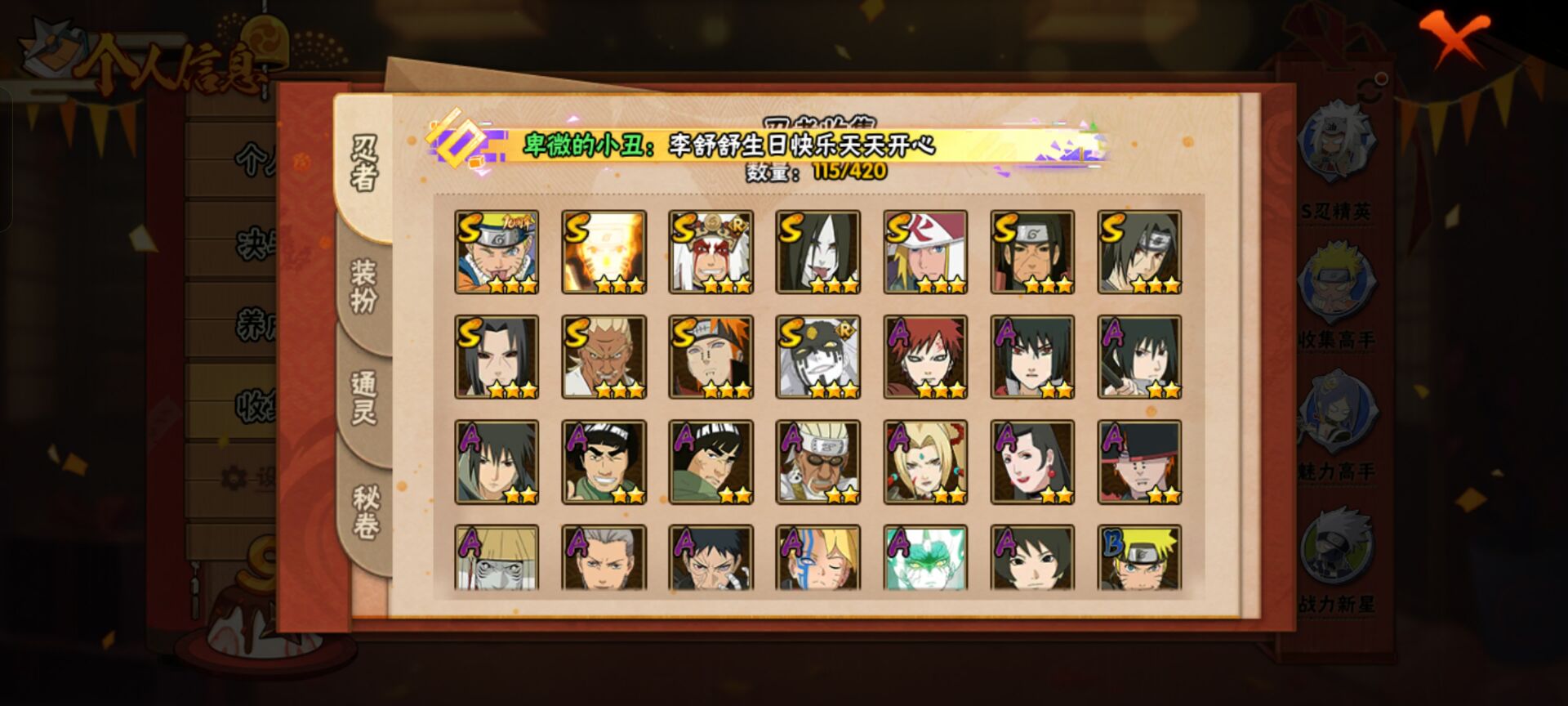The height and width of the screenshot is (706, 1568).
Task: Select the B-rank Naruto card
Action: tap(1139, 557)
